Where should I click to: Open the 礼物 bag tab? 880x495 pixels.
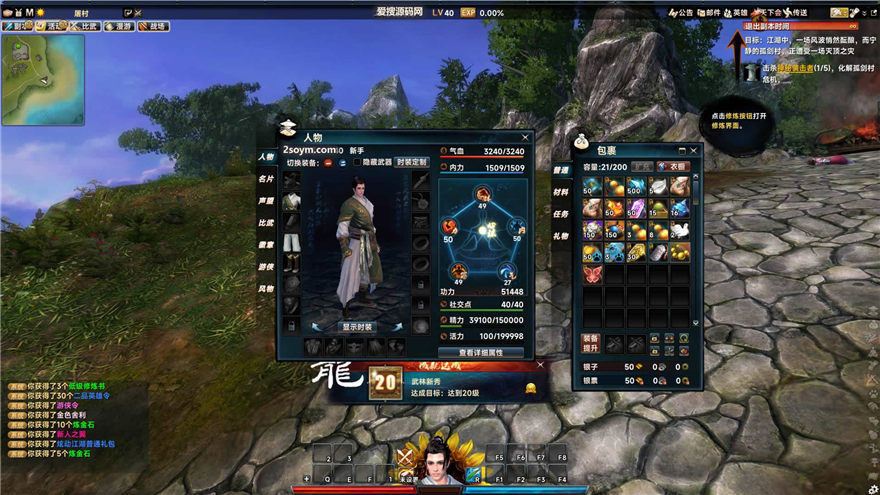[x=561, y=236]
